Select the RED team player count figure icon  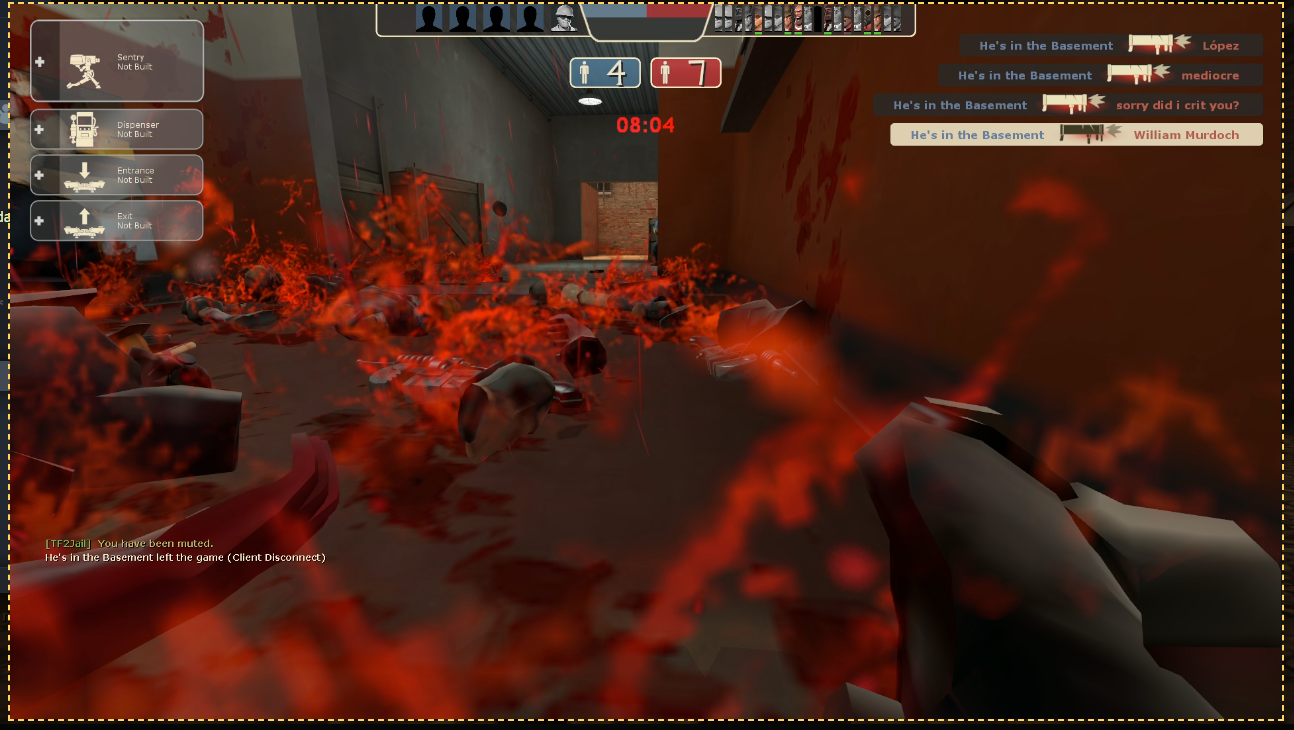click(666, 72)
